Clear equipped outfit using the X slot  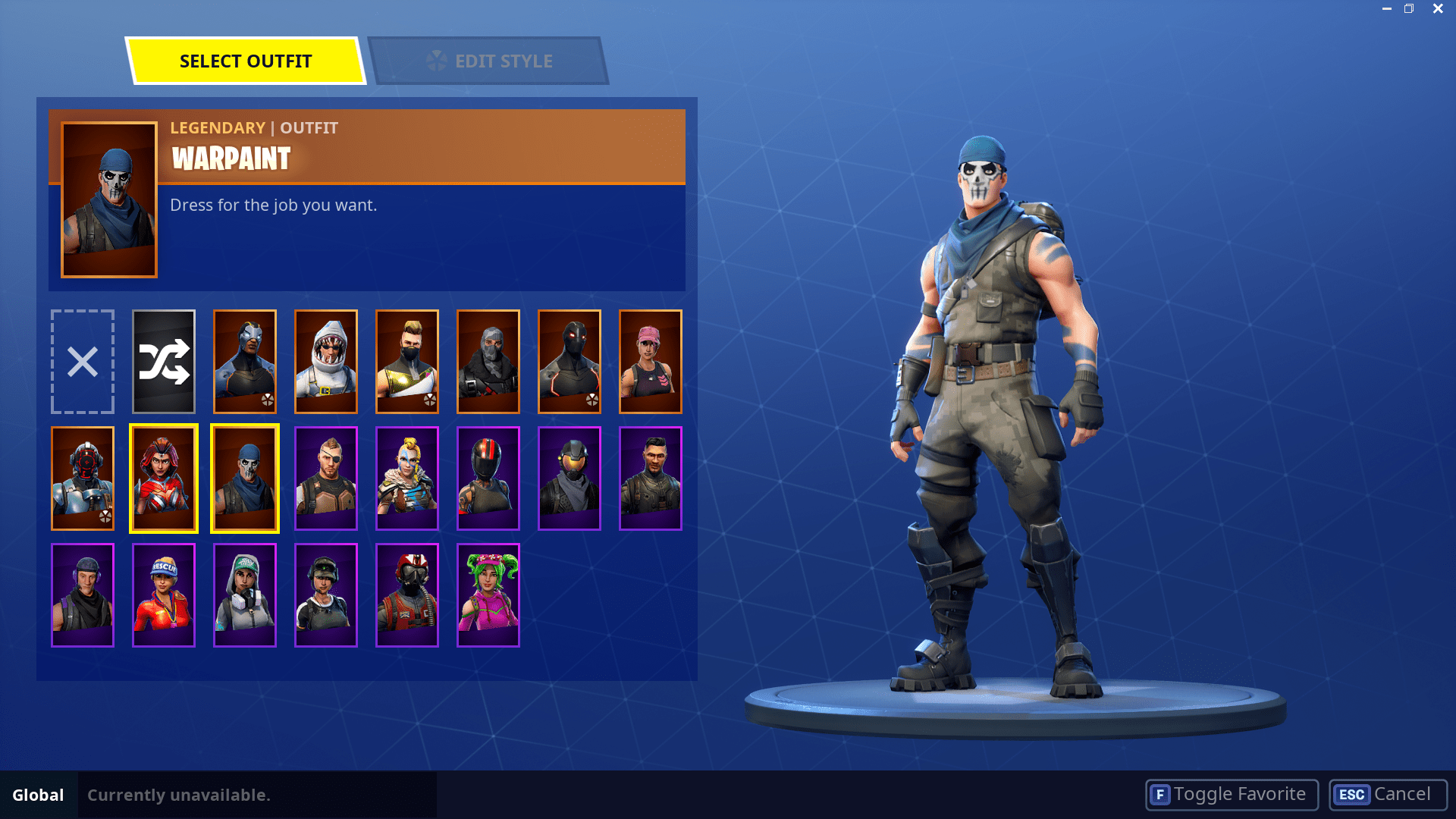pyautogui.click(x=82, y=362)
